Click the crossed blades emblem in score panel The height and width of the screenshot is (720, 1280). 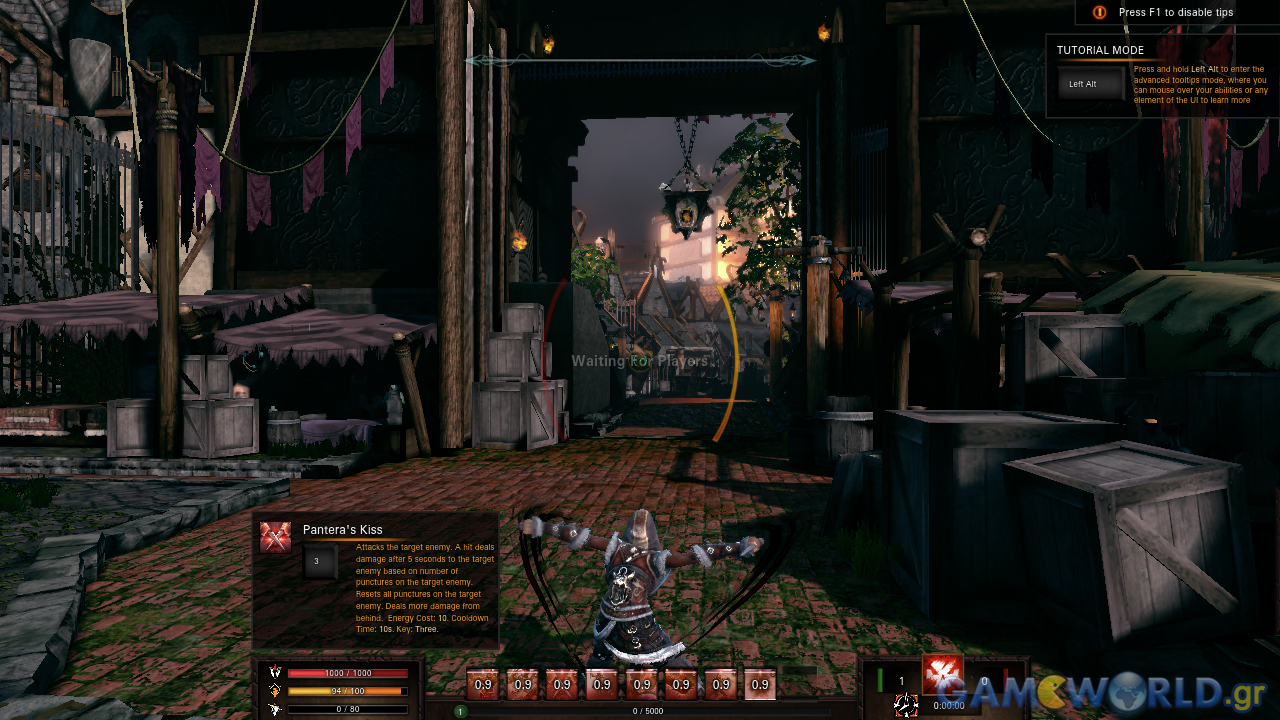[942, 675]
